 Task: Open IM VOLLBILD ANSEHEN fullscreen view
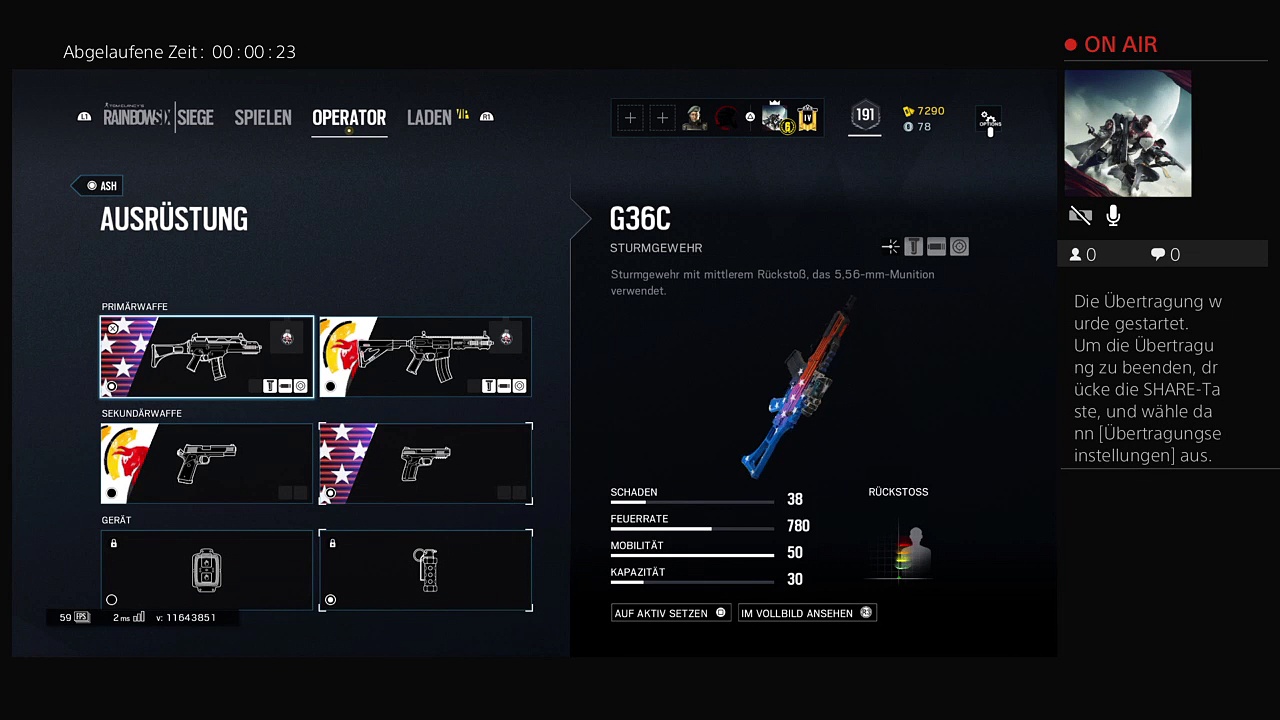tap(806, 613)
